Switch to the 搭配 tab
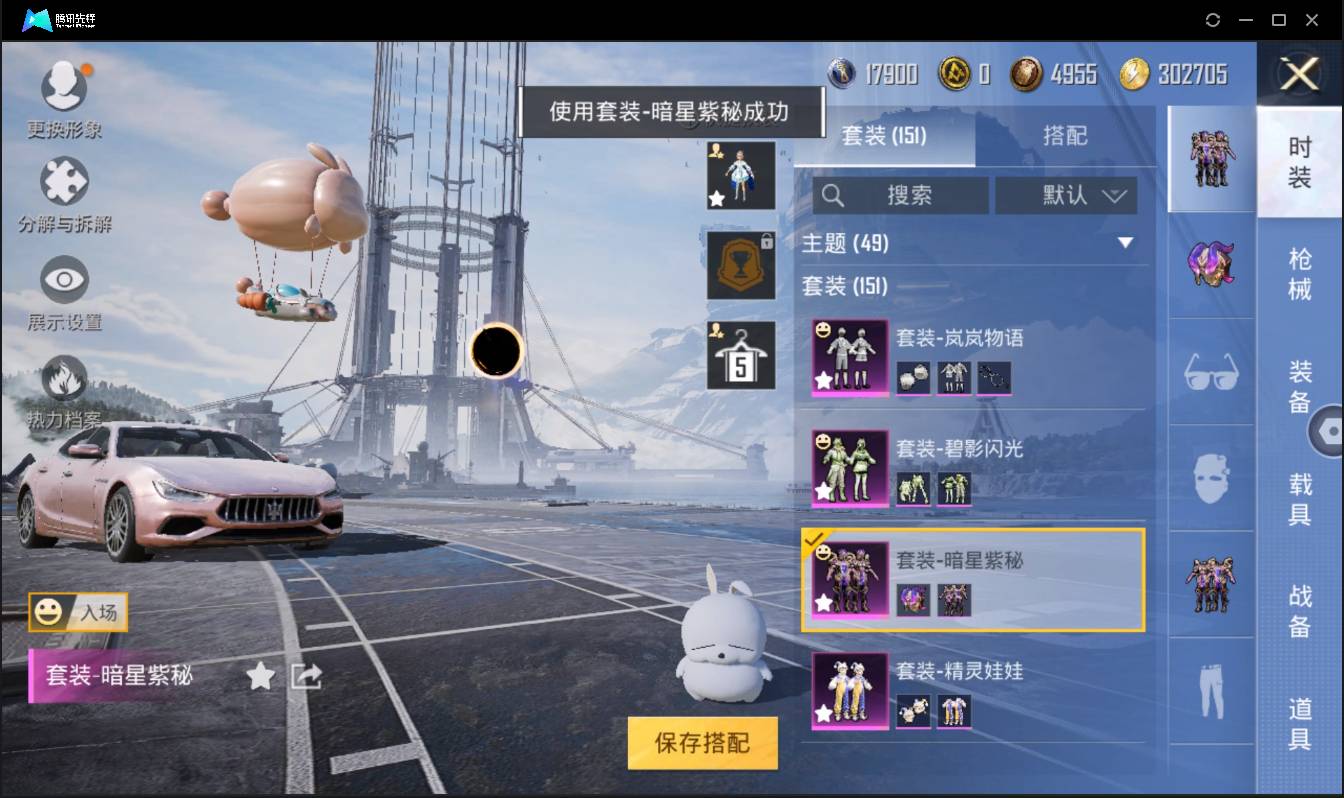This screenshot has height=798, width=1344. [1067, 136]
